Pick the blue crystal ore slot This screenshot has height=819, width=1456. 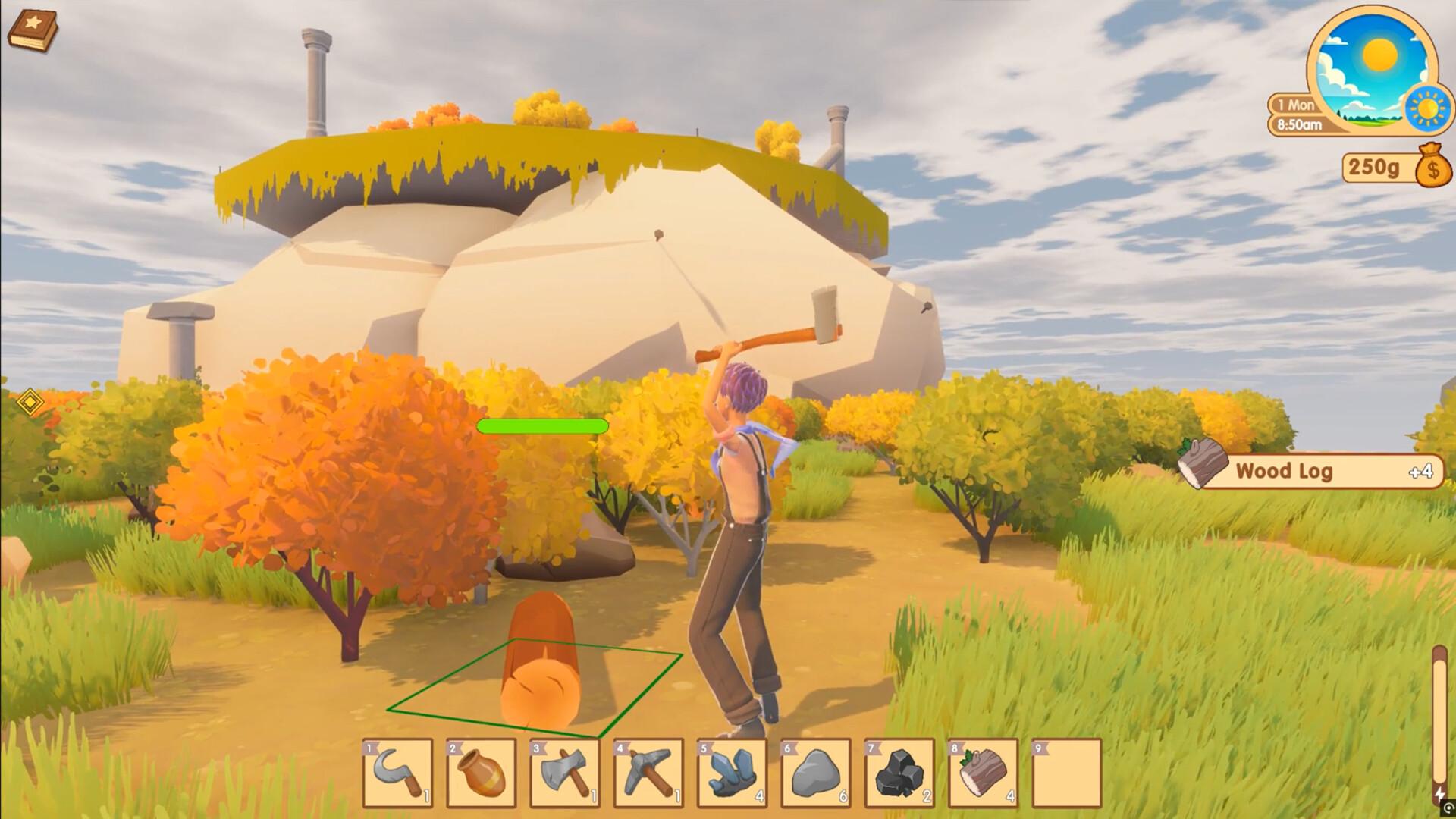click(732, 773)
